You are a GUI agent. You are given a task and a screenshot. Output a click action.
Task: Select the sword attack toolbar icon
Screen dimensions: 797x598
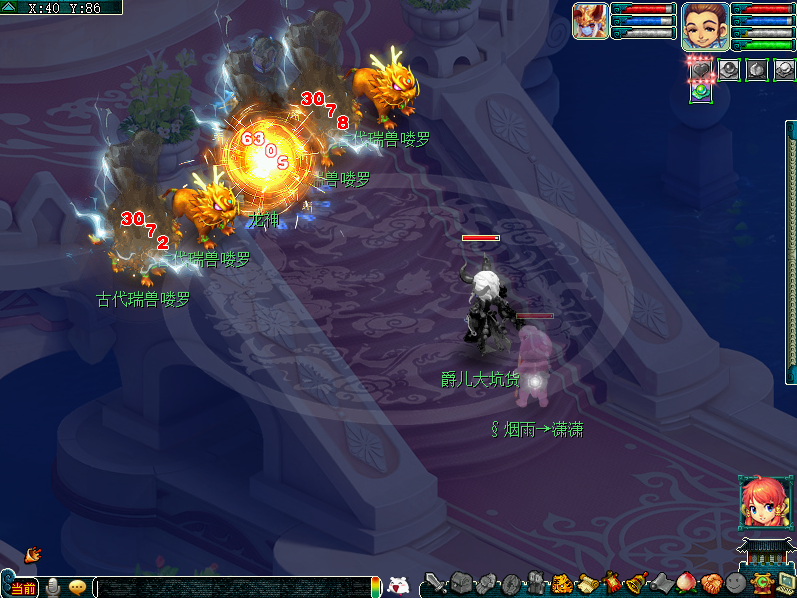(436, 583)
